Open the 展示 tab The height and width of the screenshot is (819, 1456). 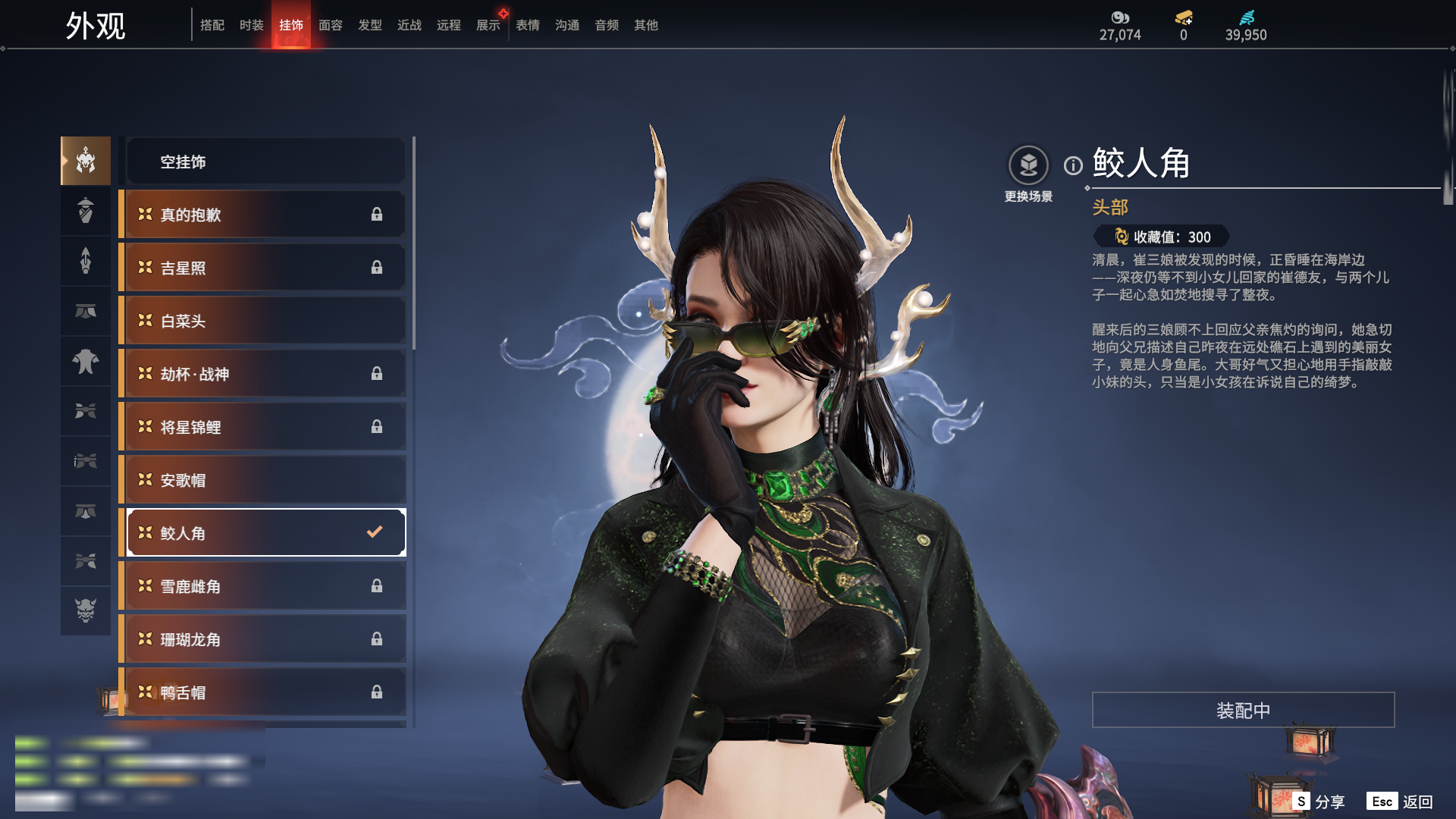pyautogui.click(x=488, y=25)
